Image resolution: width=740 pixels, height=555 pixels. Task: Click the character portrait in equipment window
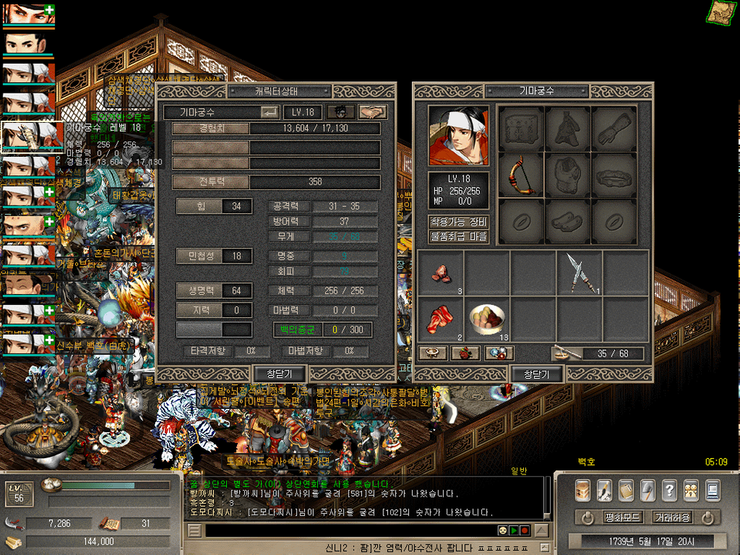(459, 136)
